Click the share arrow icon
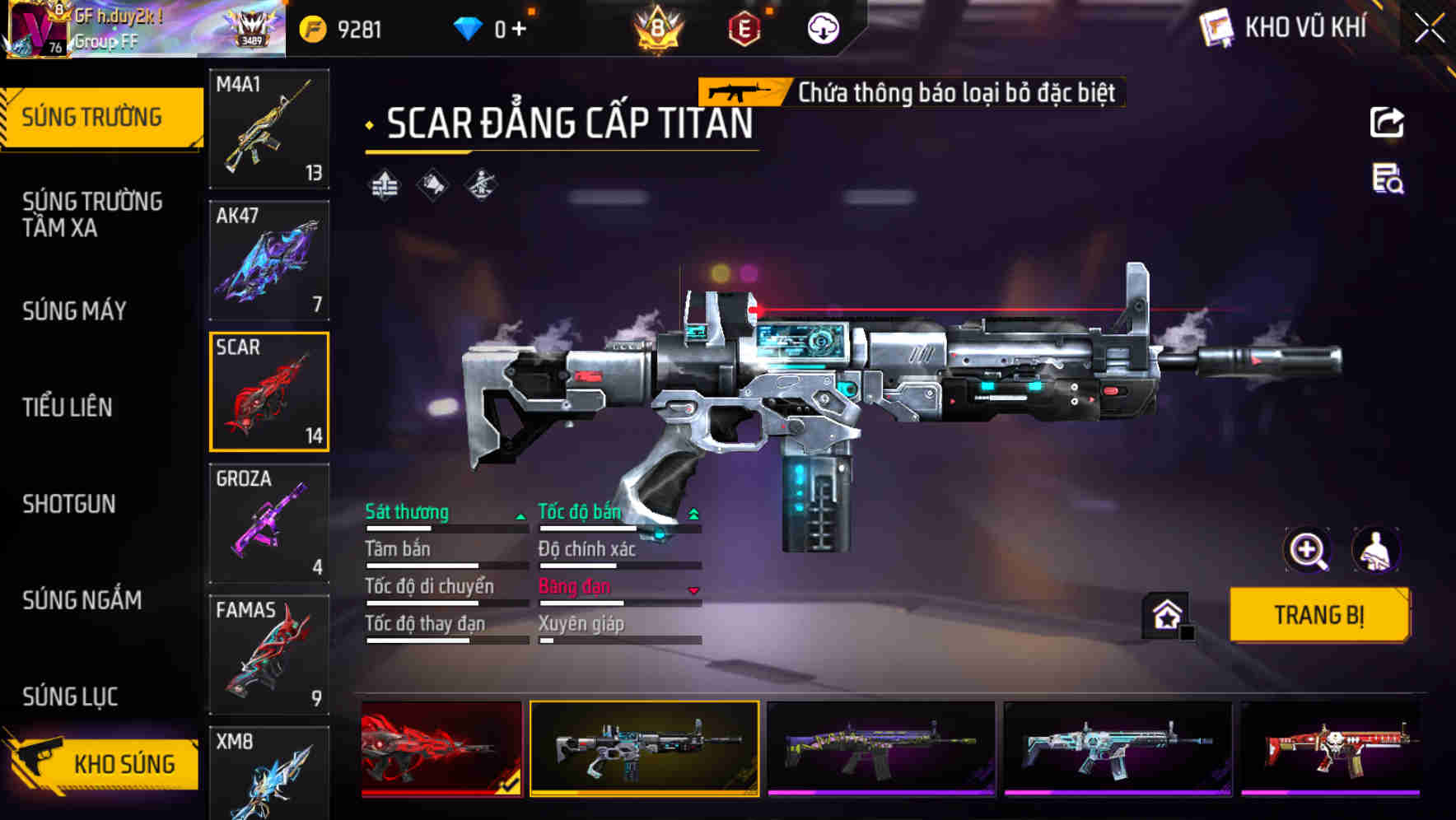This screenshot has height=820, width=1456. (1387, 123)
